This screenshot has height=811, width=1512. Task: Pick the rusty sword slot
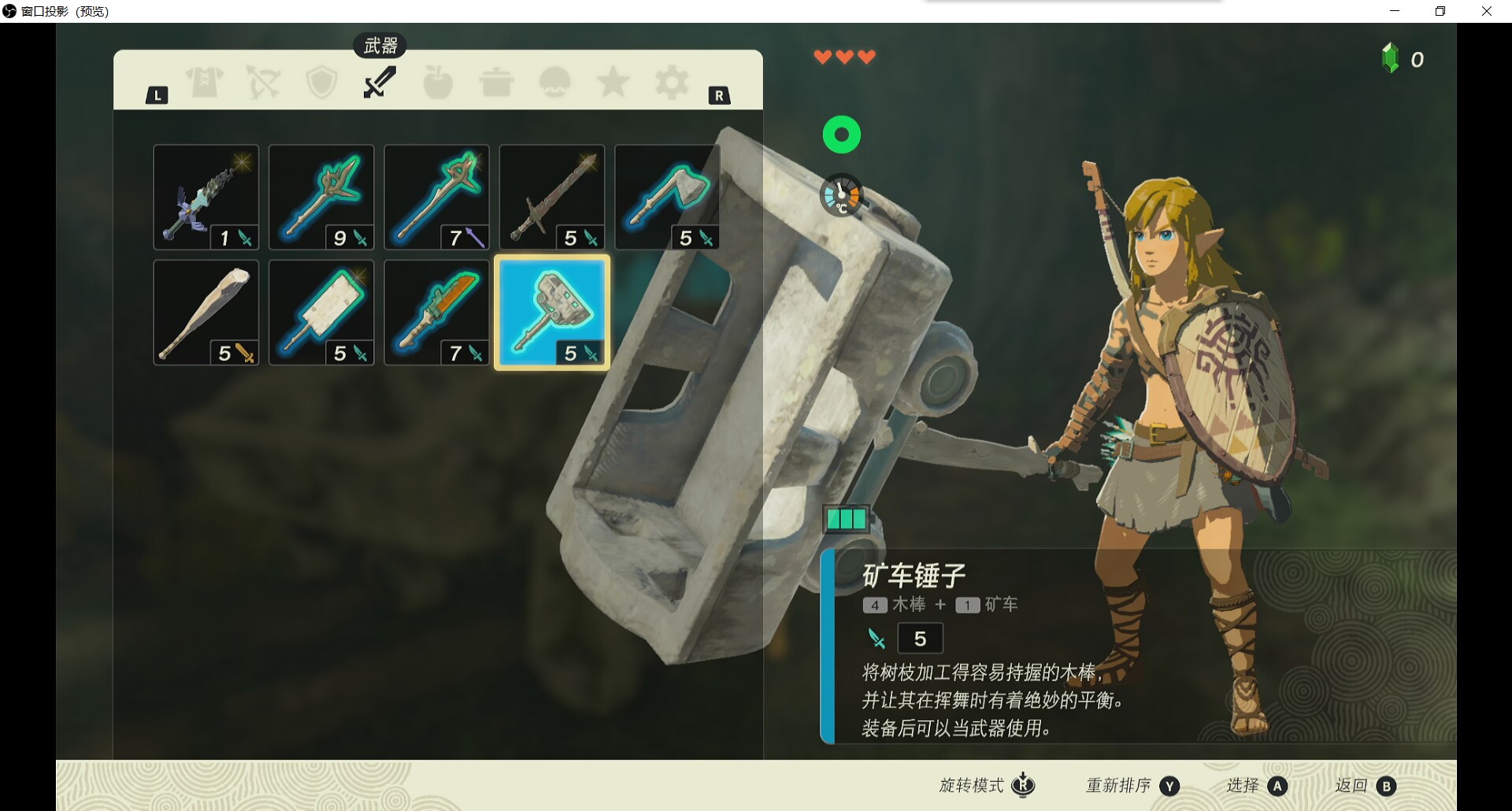point(552,197)
